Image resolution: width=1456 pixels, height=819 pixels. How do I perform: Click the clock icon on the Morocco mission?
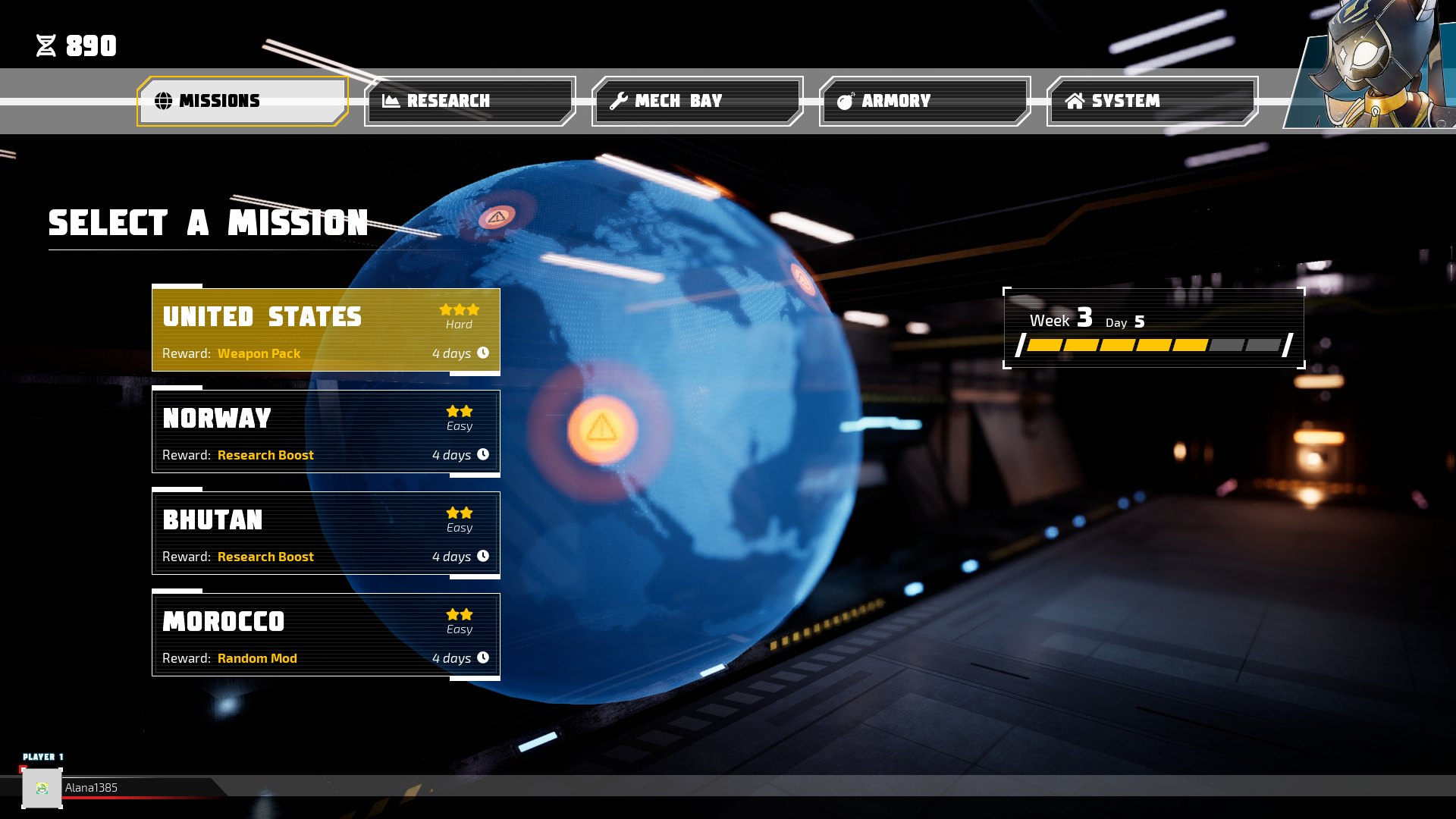click(x=484, y=657)
